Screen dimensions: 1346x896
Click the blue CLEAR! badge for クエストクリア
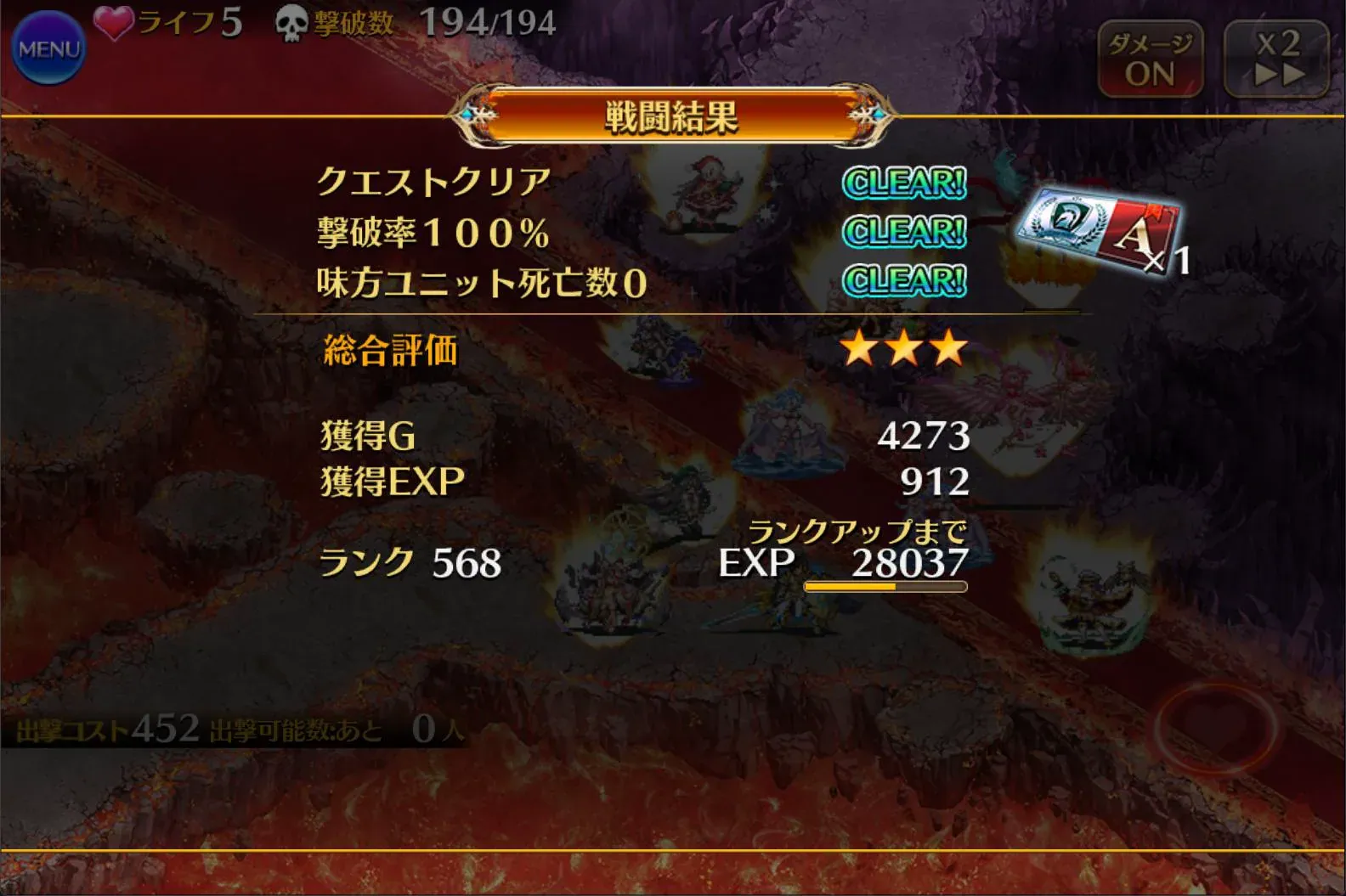tap(903, 182)
